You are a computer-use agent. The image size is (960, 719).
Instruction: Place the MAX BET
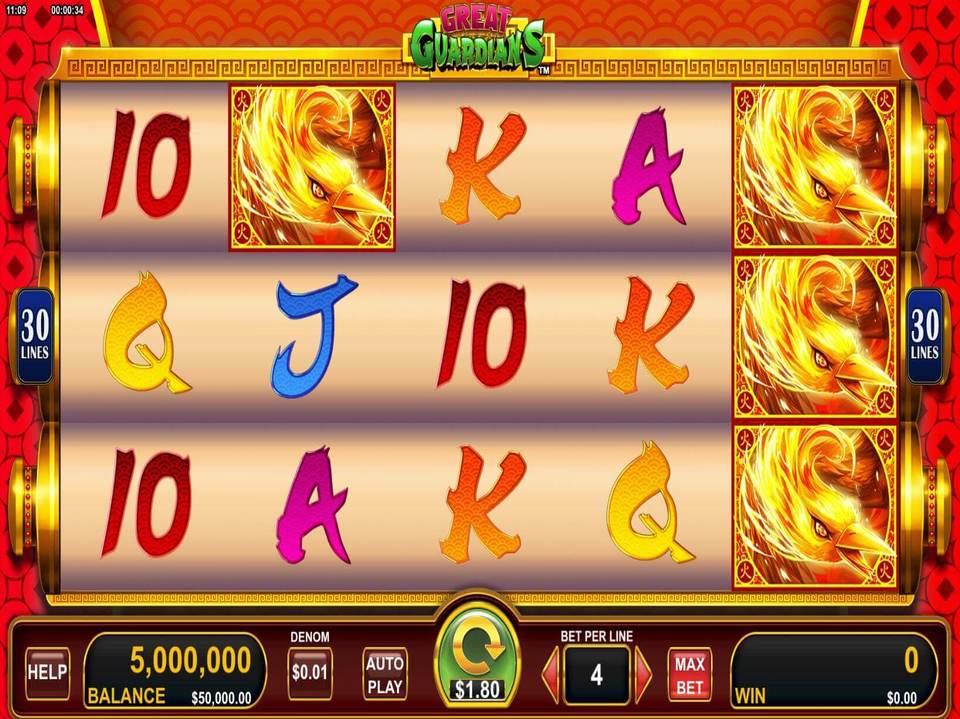tap(689, 675)
